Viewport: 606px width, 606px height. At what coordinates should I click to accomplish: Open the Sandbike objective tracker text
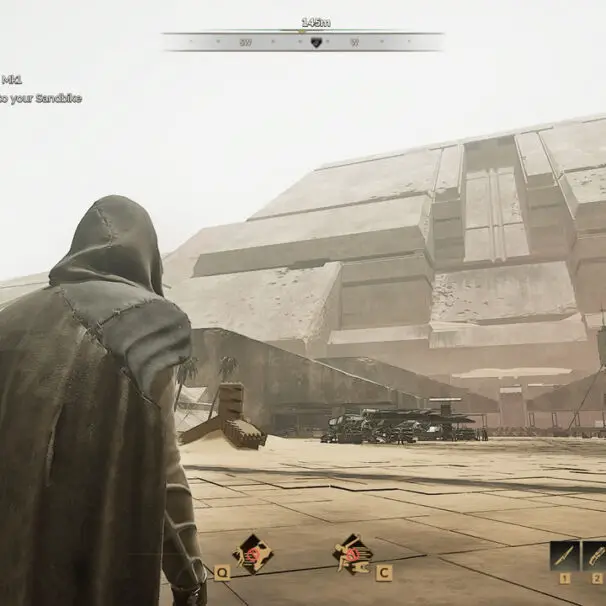pyautogui.click(x=40, y=98)
